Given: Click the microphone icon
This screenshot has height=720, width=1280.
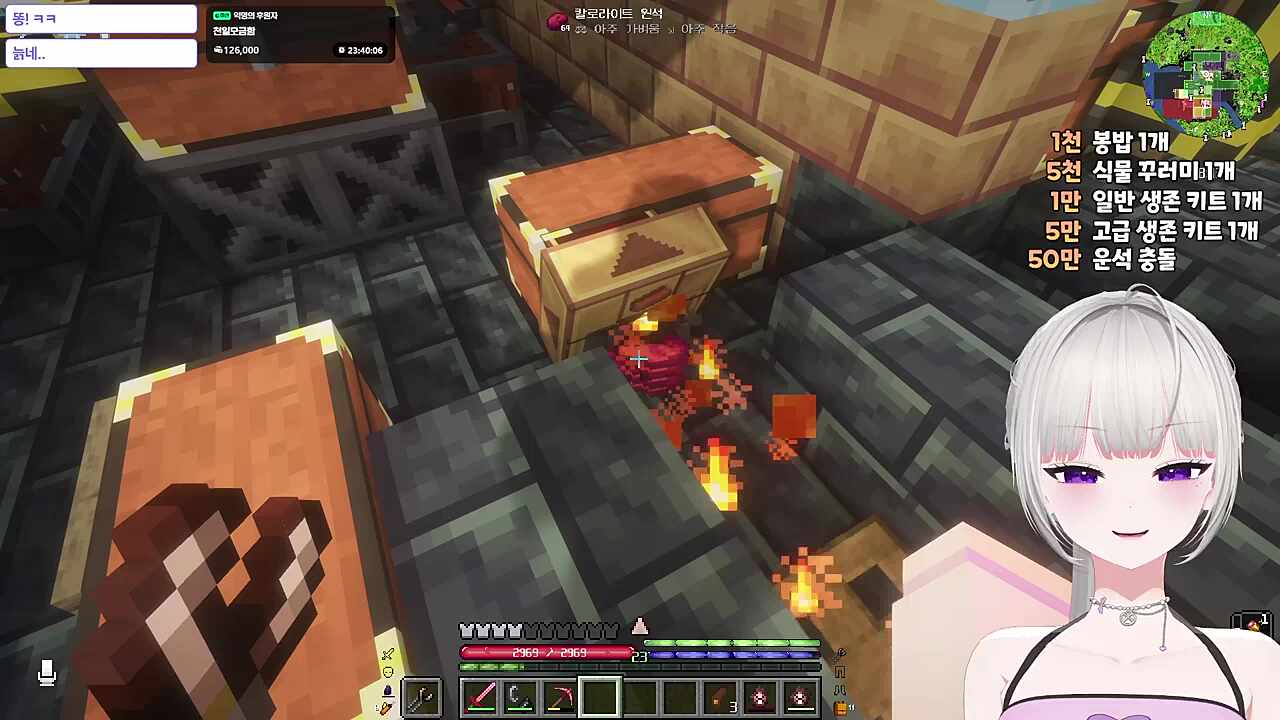Looking at the screenshot, I should pos(46,673).
